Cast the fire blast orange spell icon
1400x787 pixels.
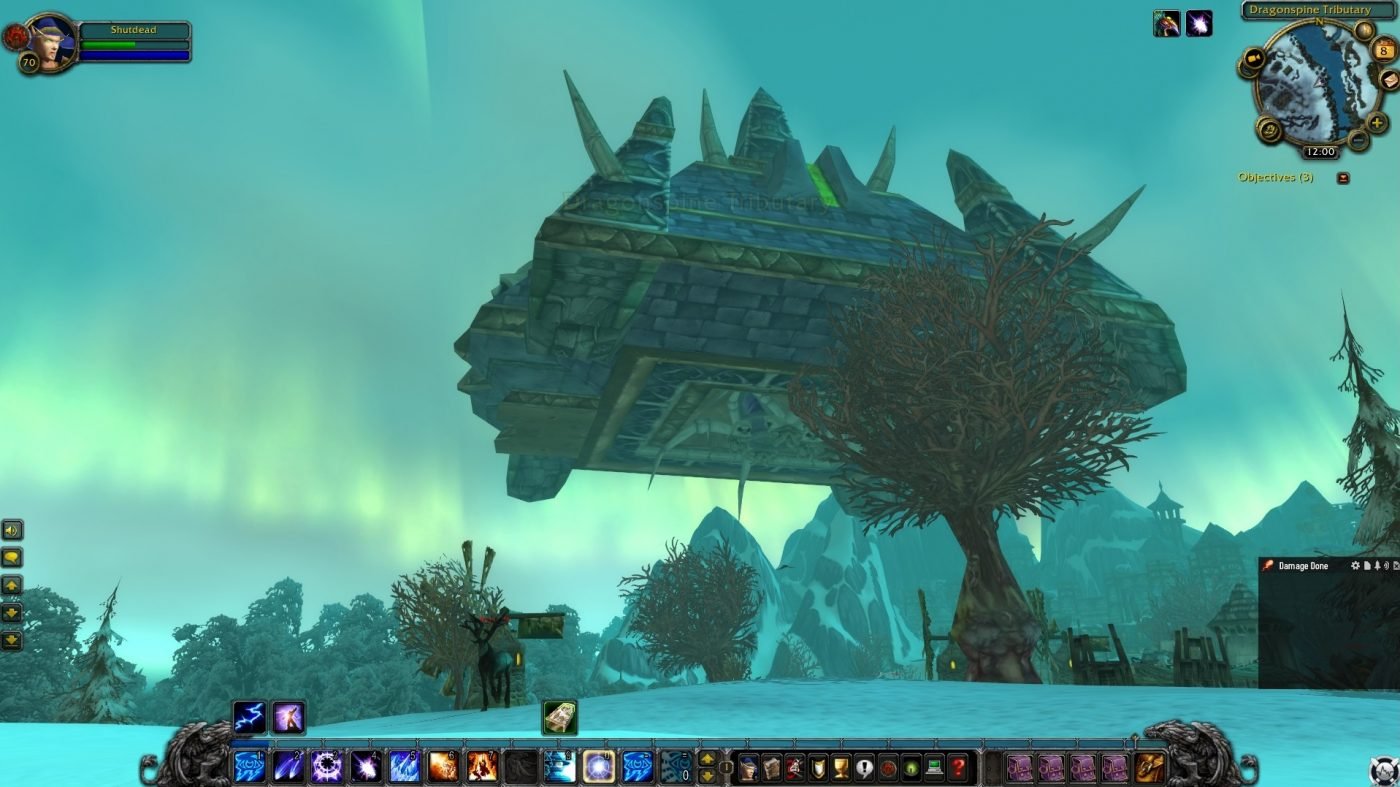pyautogui.click(x=443, y=767)
